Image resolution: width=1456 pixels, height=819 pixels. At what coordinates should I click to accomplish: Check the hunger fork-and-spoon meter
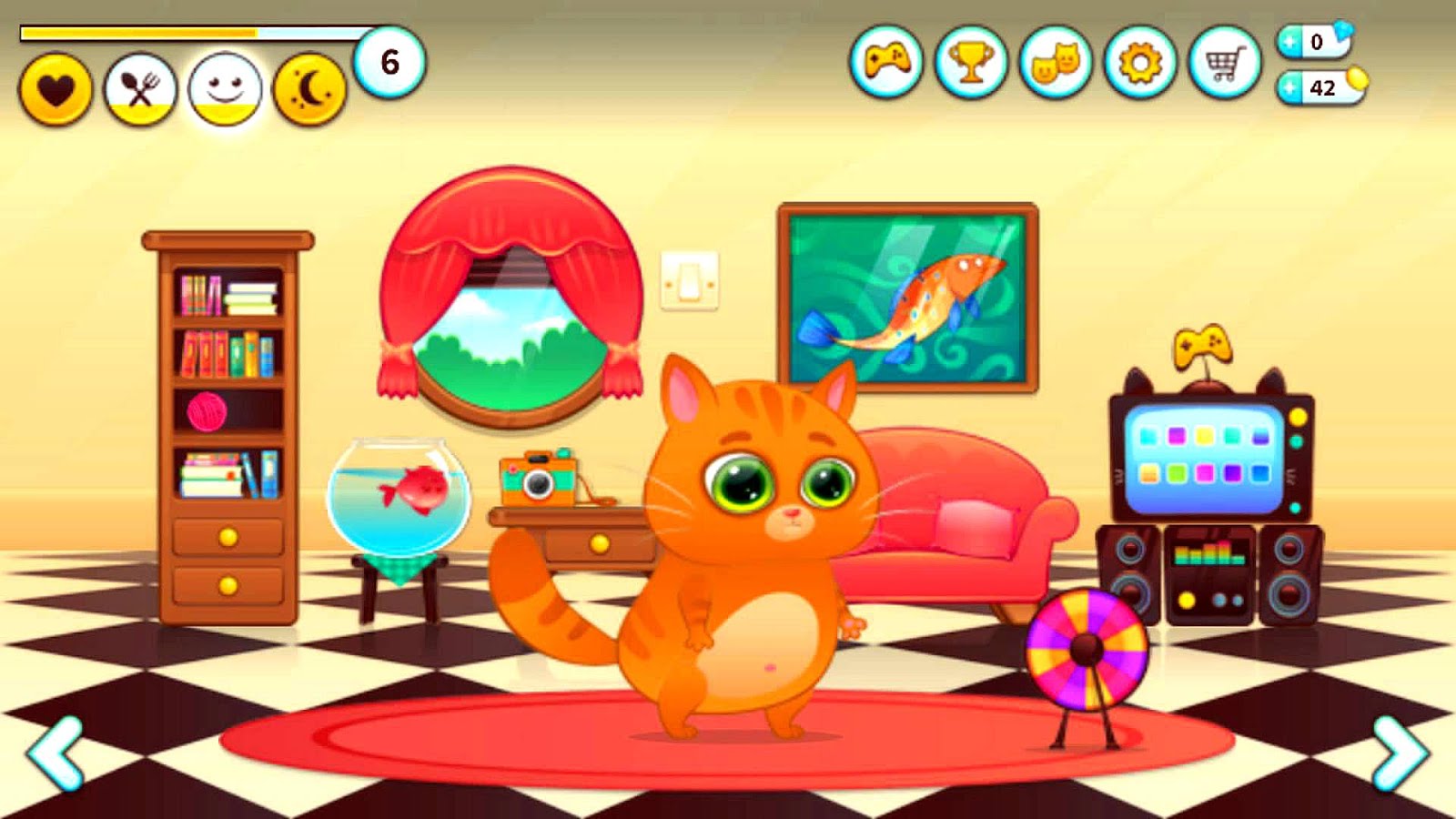[x=141, y=88]
